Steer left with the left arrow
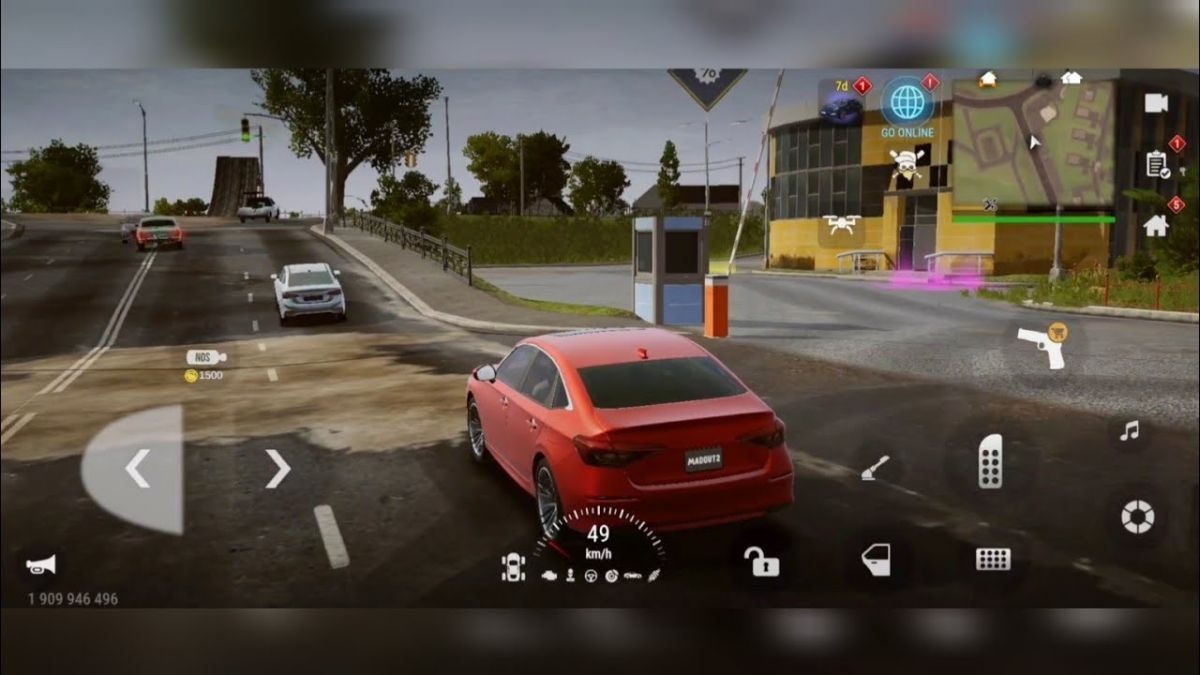Image resolution: width=1200 pixels, height=675 pixels. click(x=137, y=468)
